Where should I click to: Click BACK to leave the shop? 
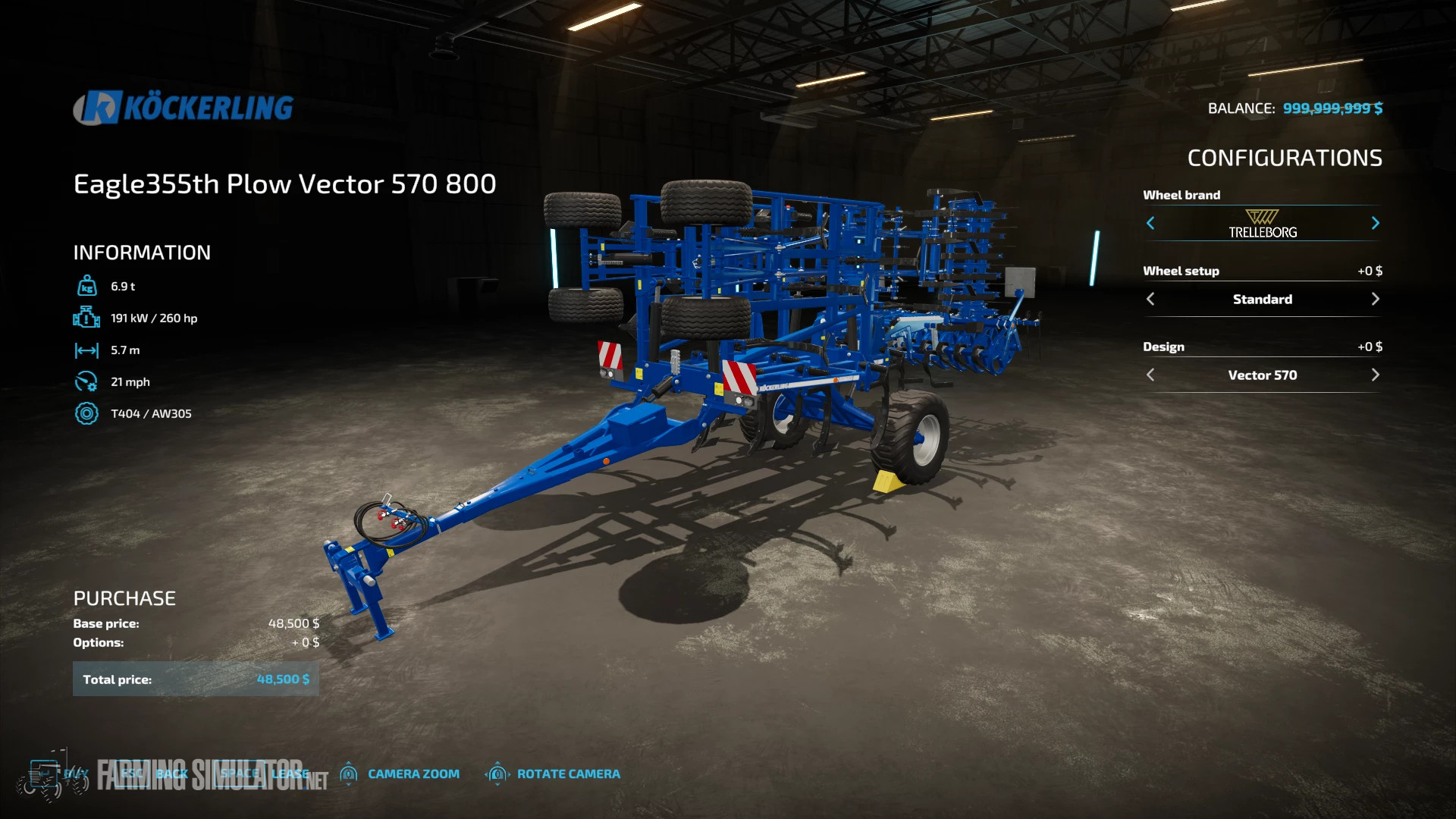pyautogui.click(x=171, y=773)
